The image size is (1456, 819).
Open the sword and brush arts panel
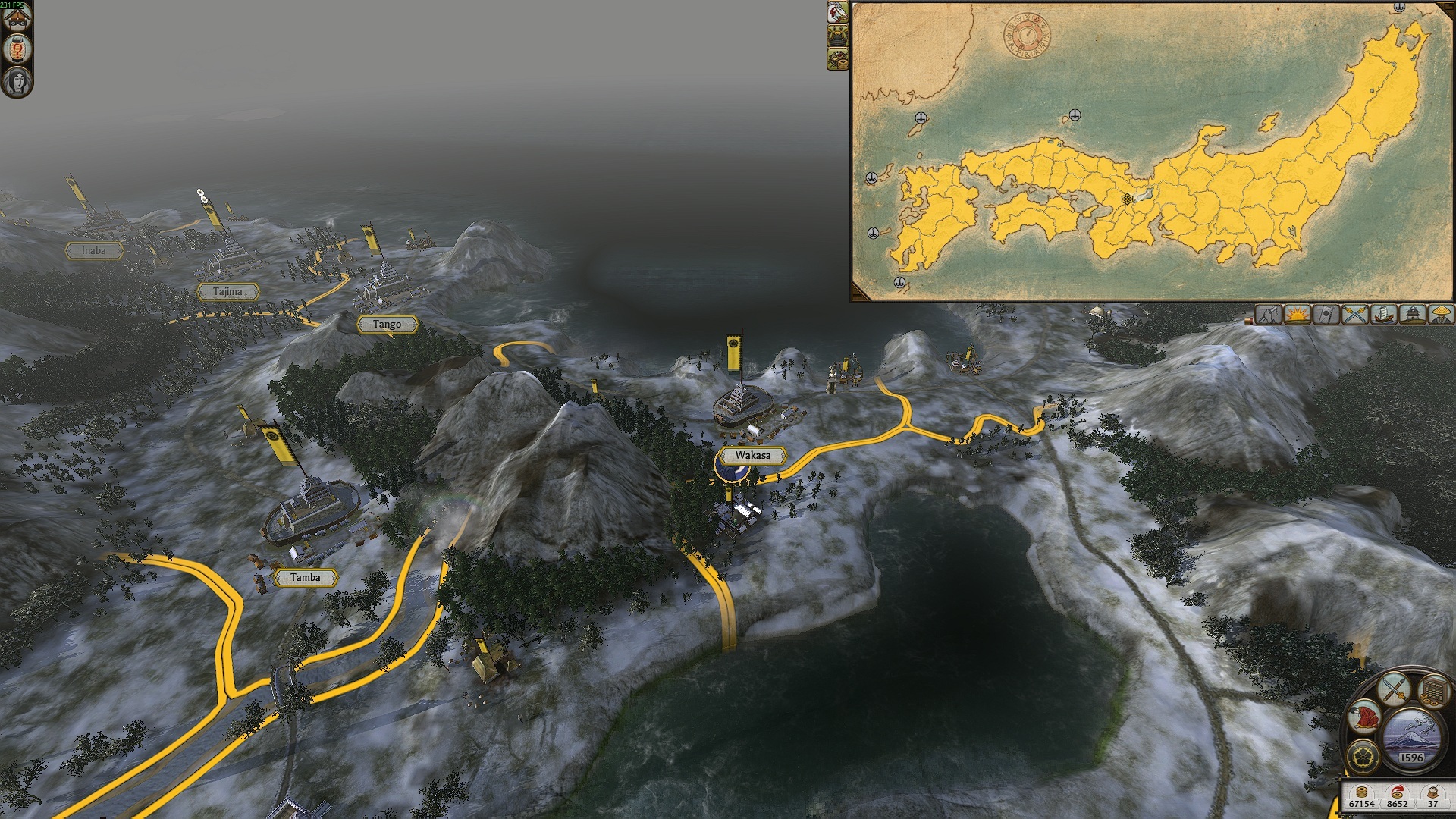(1394, 689)
